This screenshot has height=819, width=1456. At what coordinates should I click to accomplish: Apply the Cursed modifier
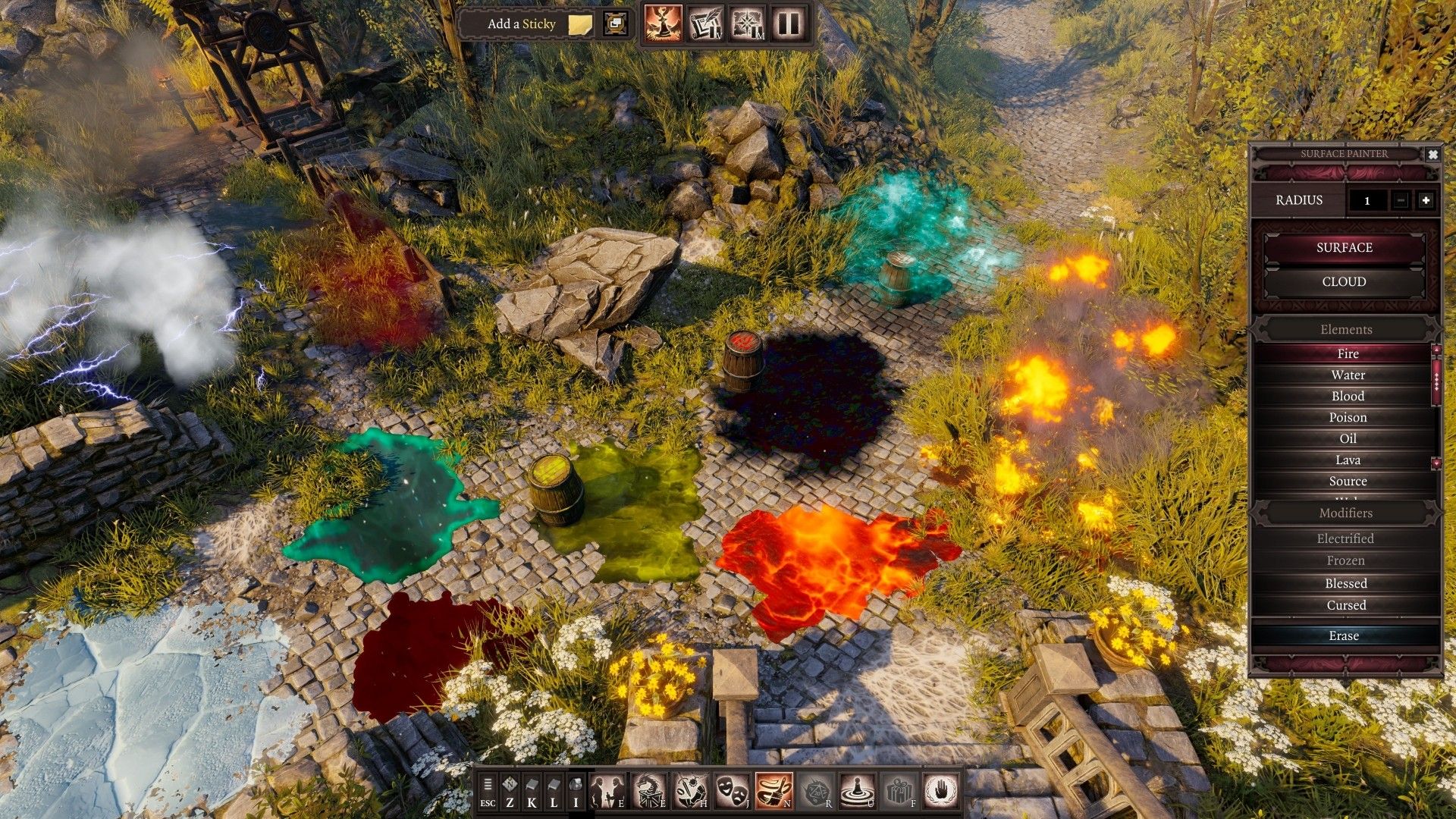(x=1346, y=605)
